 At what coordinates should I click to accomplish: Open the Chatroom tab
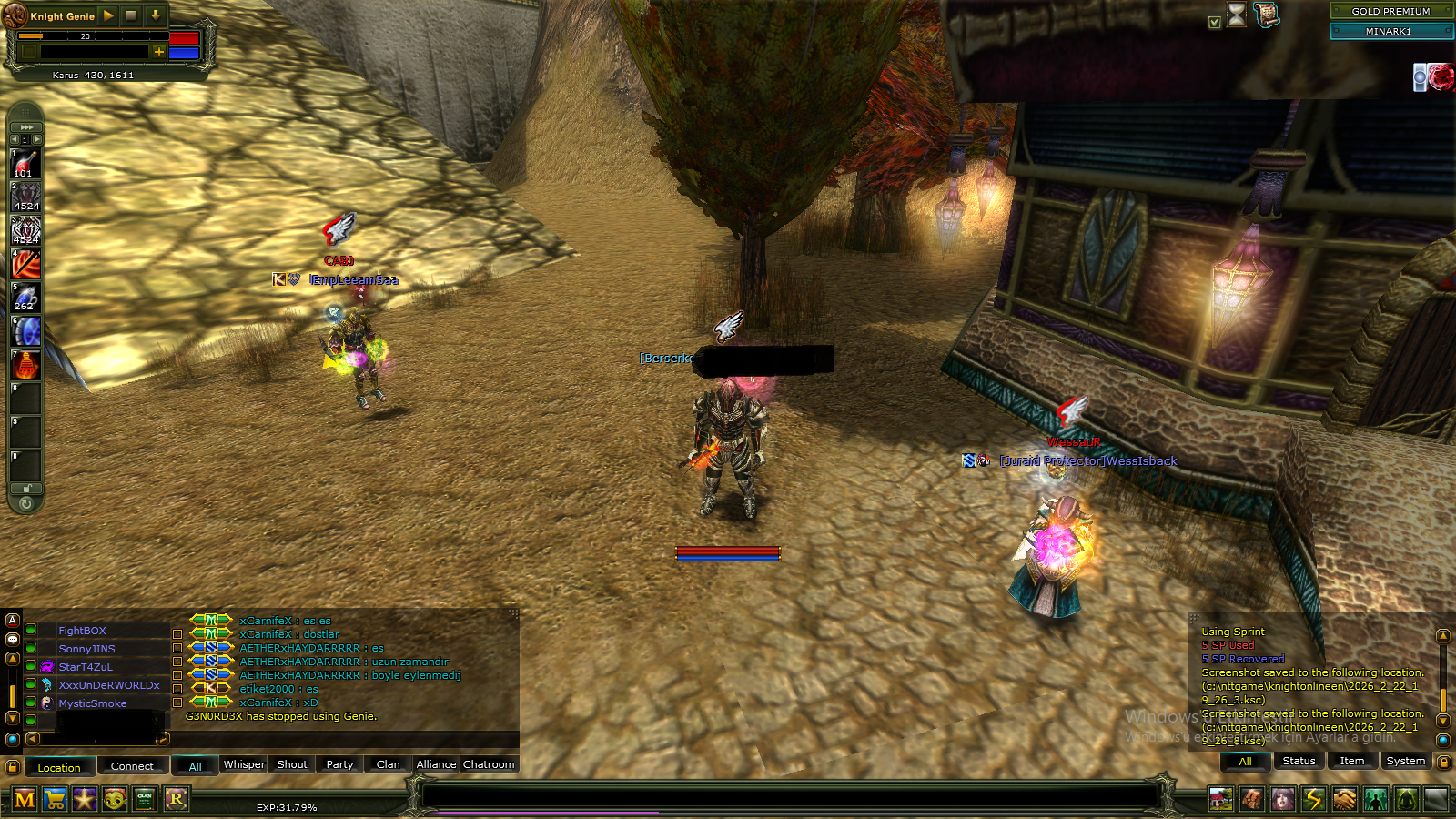pyautogui.click(x=489, y=764)
